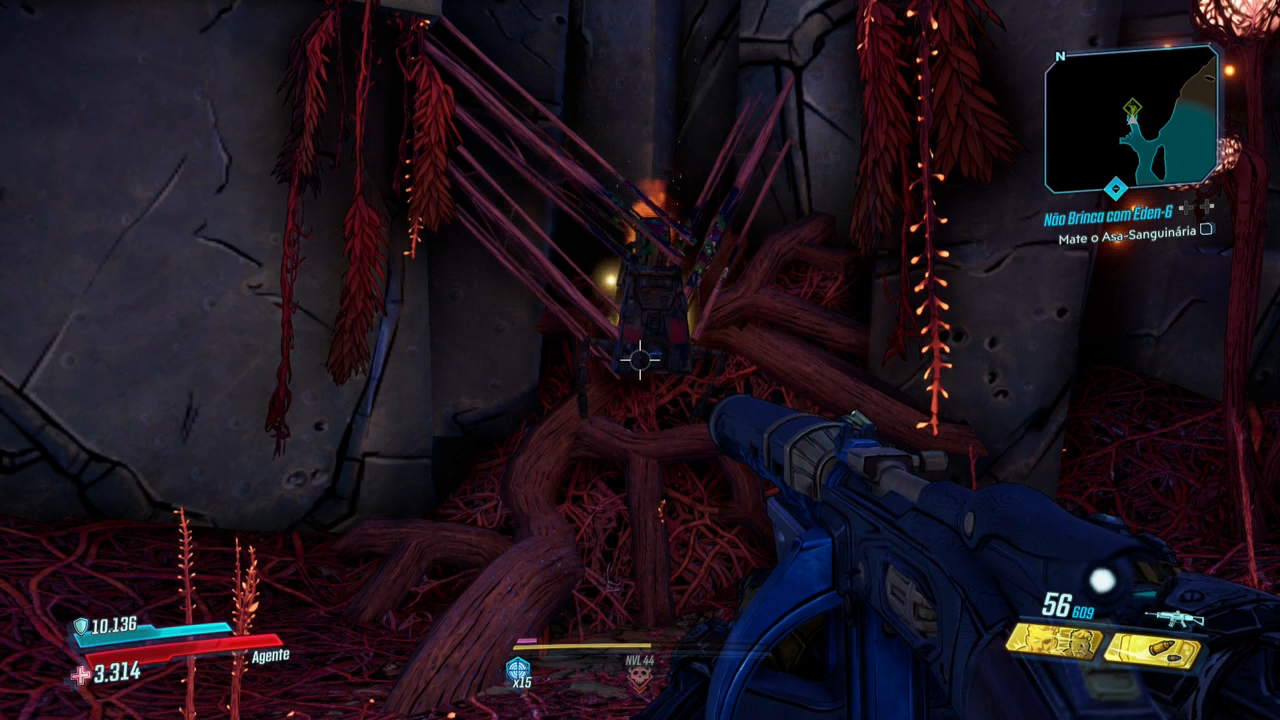This screenshot has height=720, width=1280.
Task: Click the Mate o Asa-Sanguinária objective checkbox
Action: tap(1206, 230)
